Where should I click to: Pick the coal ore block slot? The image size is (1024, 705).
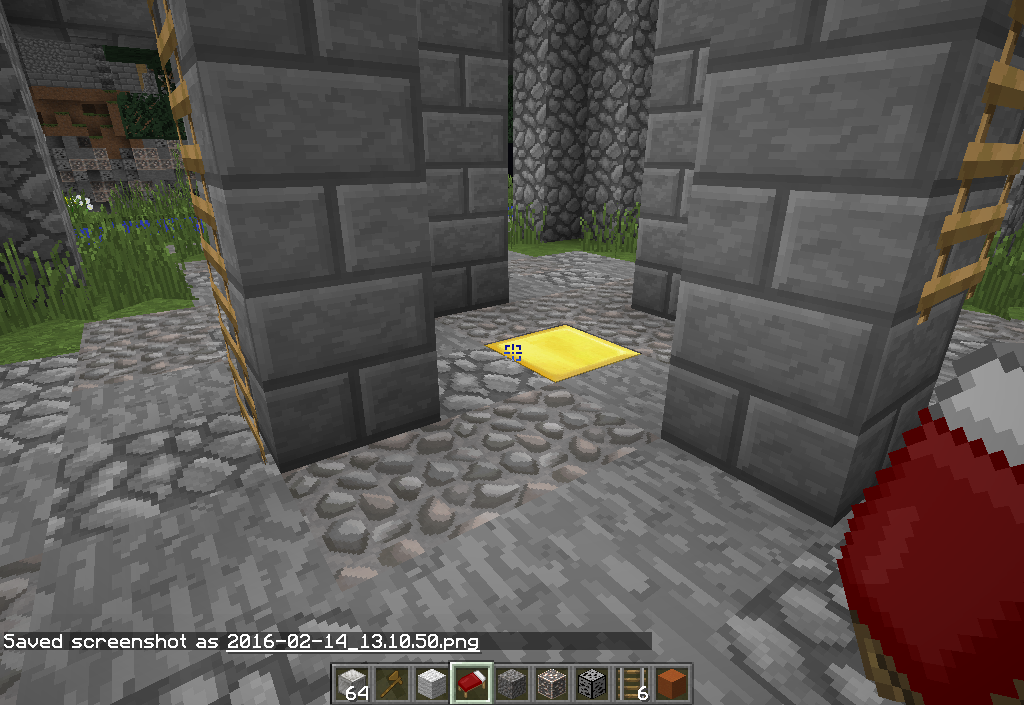(x=590, y=683)
